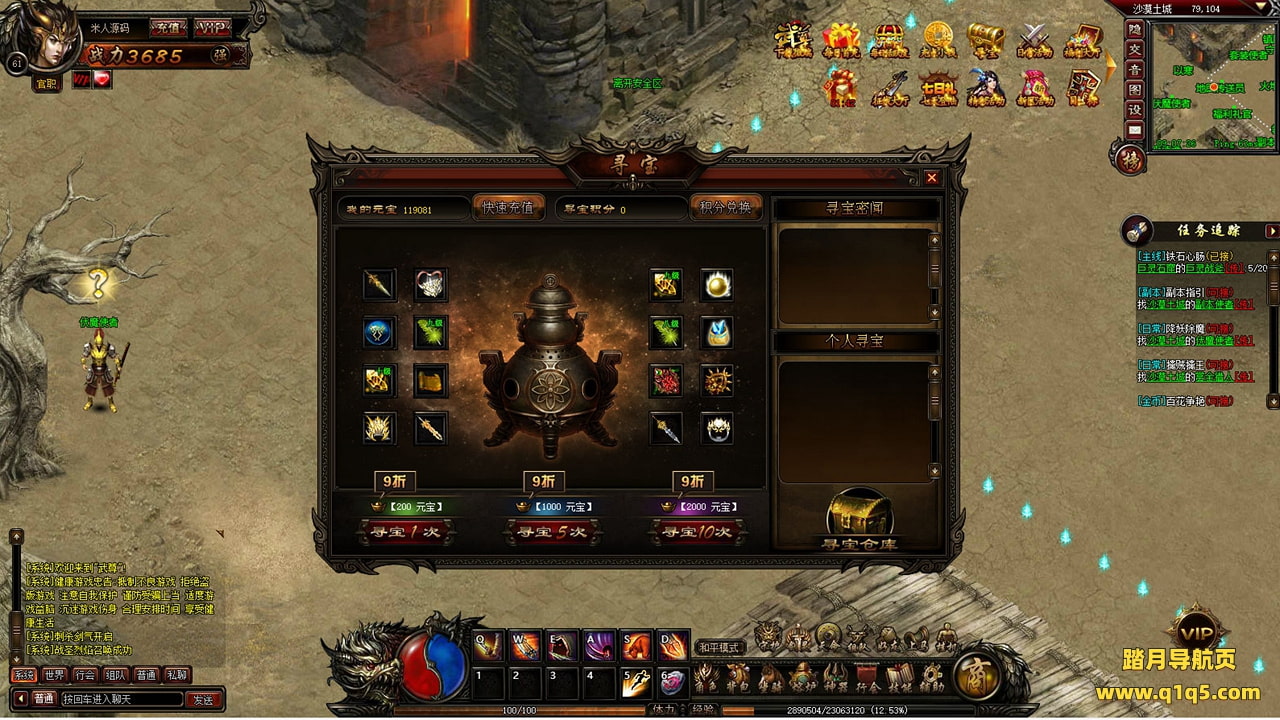Viewport: 1280px width, 720px height.
Task: Open the 寻宝仓库 treasure warehouse chest
Action: (860, 517)
